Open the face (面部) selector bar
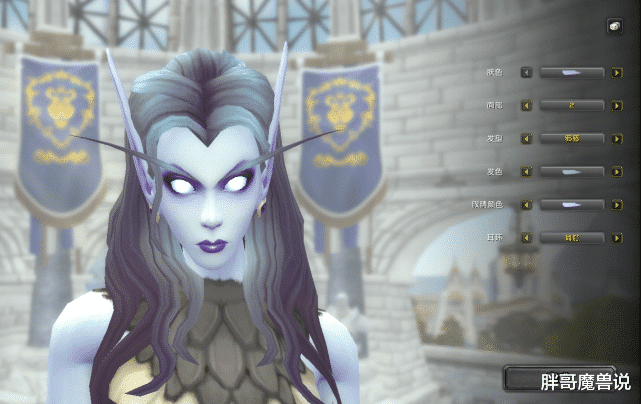Image resolution: width=641 pixels, height=404 pixels. tap(572, 105)
